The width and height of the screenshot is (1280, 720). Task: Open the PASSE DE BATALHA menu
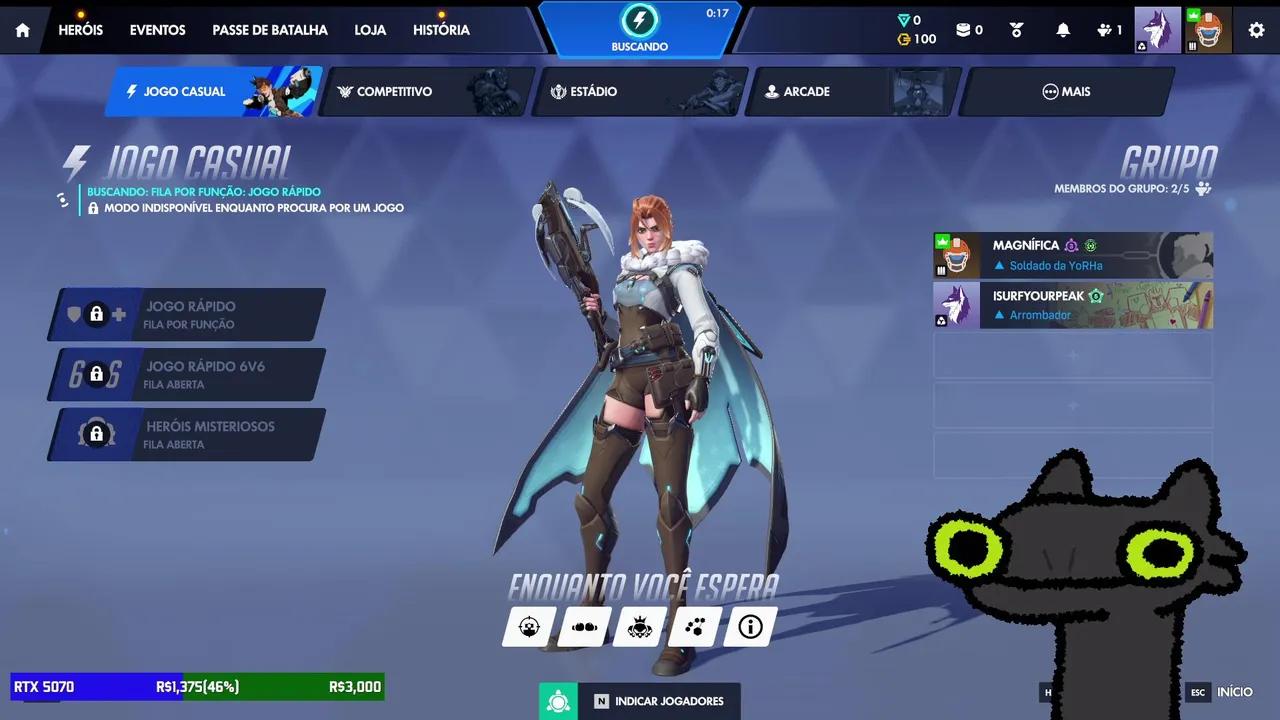tap(270, 30)
